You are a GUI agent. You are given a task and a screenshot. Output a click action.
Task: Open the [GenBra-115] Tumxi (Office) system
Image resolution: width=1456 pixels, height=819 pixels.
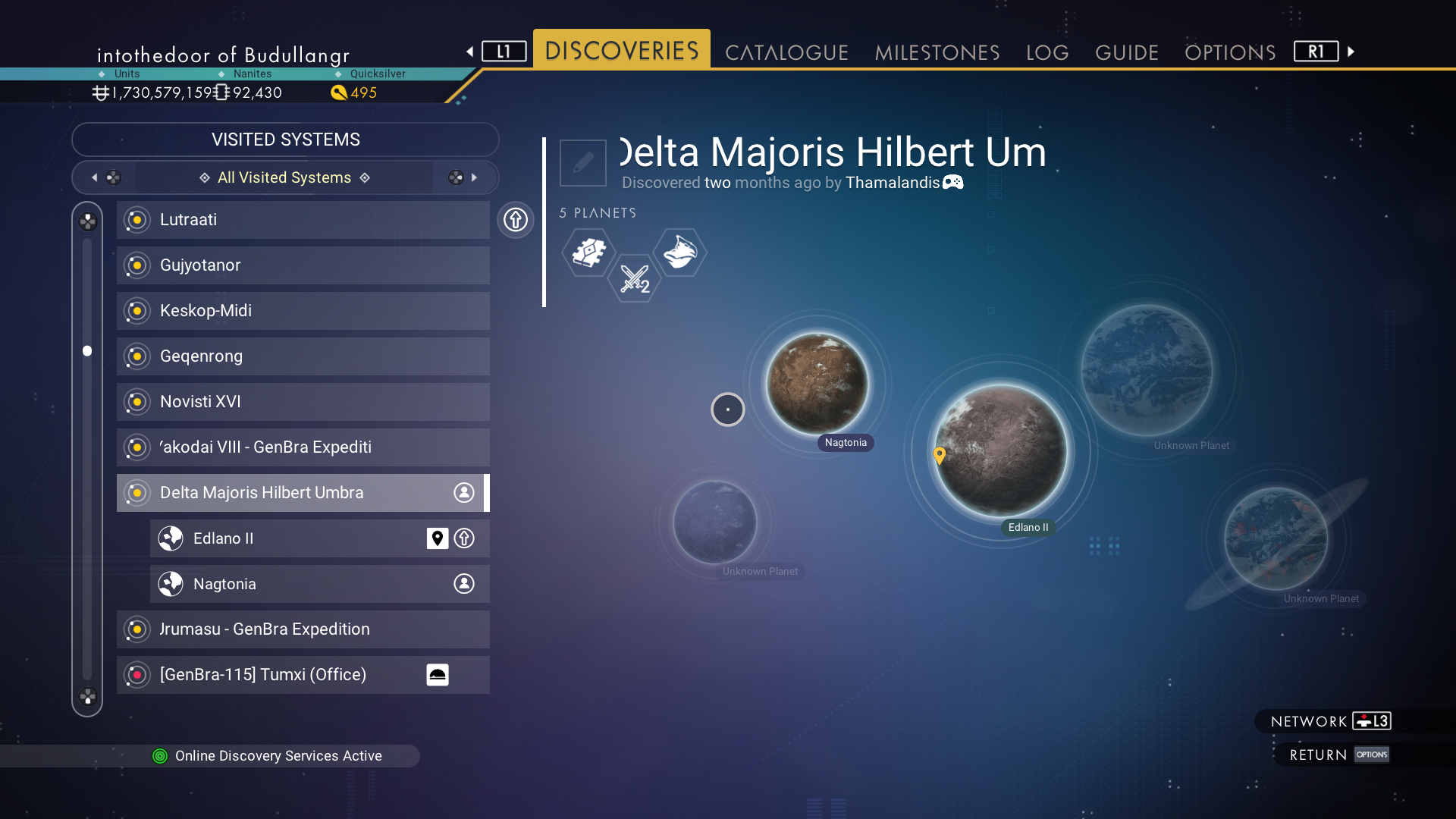pyautogui.click(x=288, y=675)
